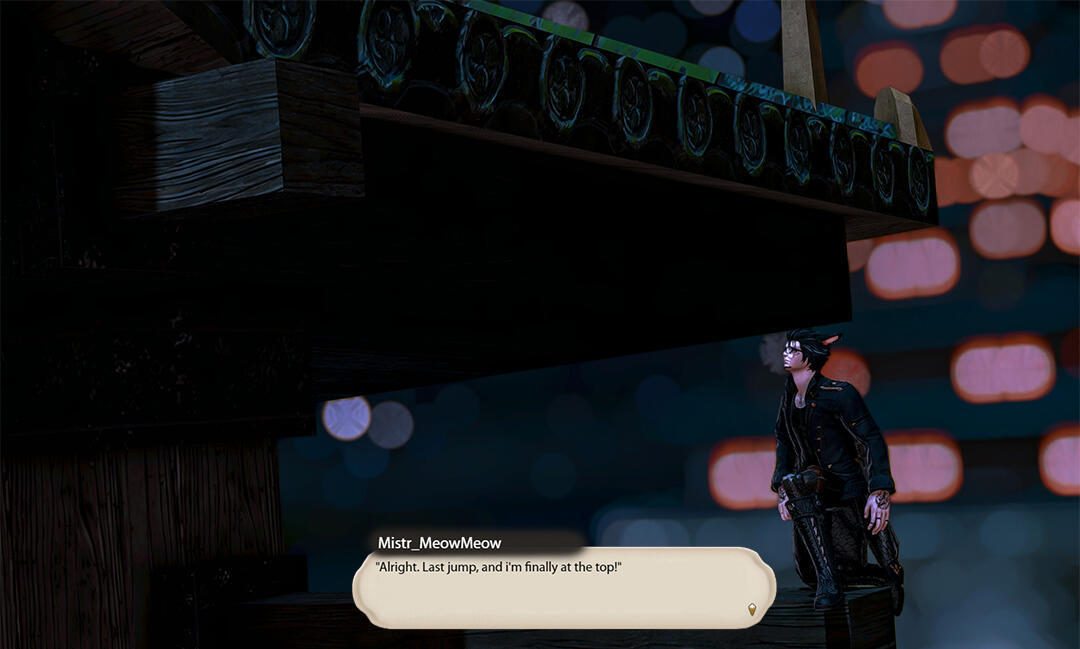Advance the Mistr_MeowMeow dialogue box

[563, 590]
